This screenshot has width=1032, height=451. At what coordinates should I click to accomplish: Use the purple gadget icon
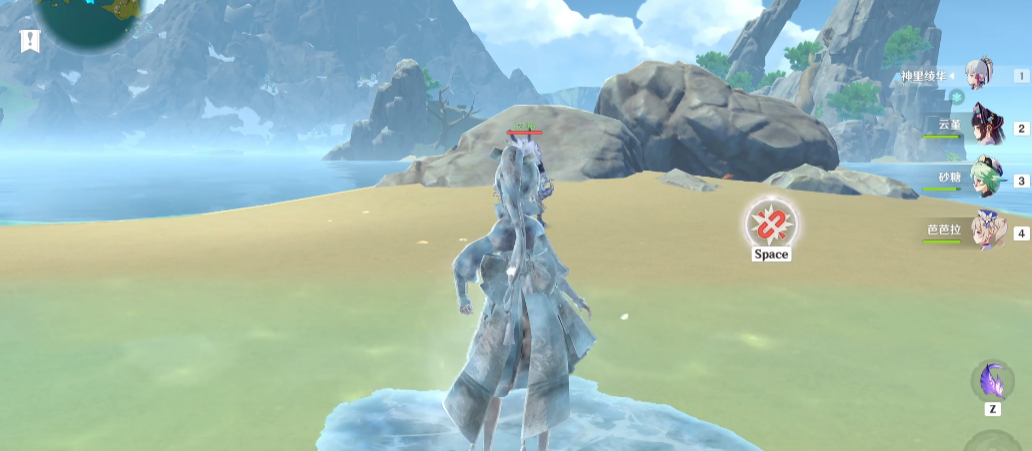(x=992, y=382)
